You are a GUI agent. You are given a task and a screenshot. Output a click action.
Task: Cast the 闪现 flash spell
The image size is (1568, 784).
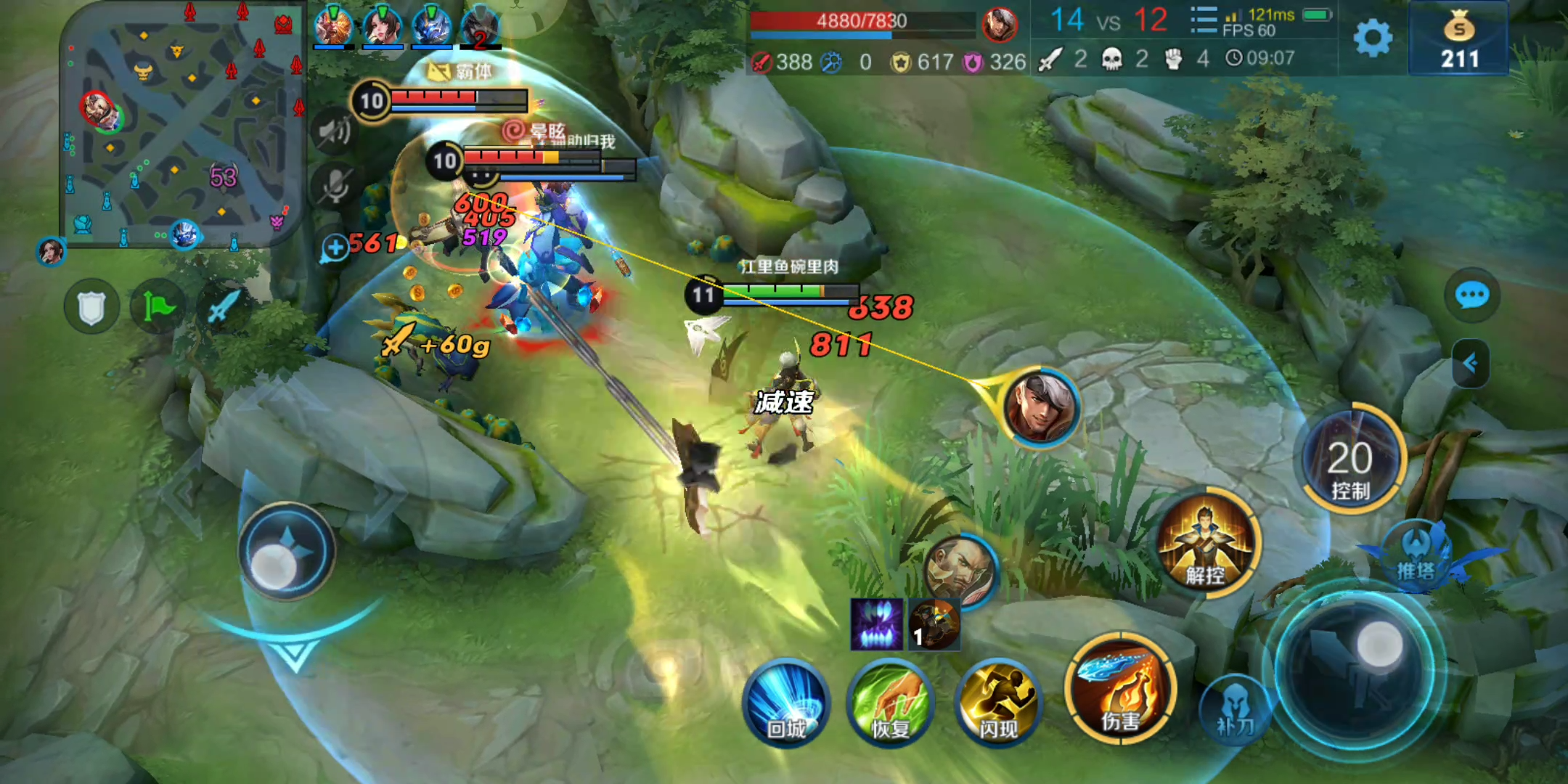(998, 703)
